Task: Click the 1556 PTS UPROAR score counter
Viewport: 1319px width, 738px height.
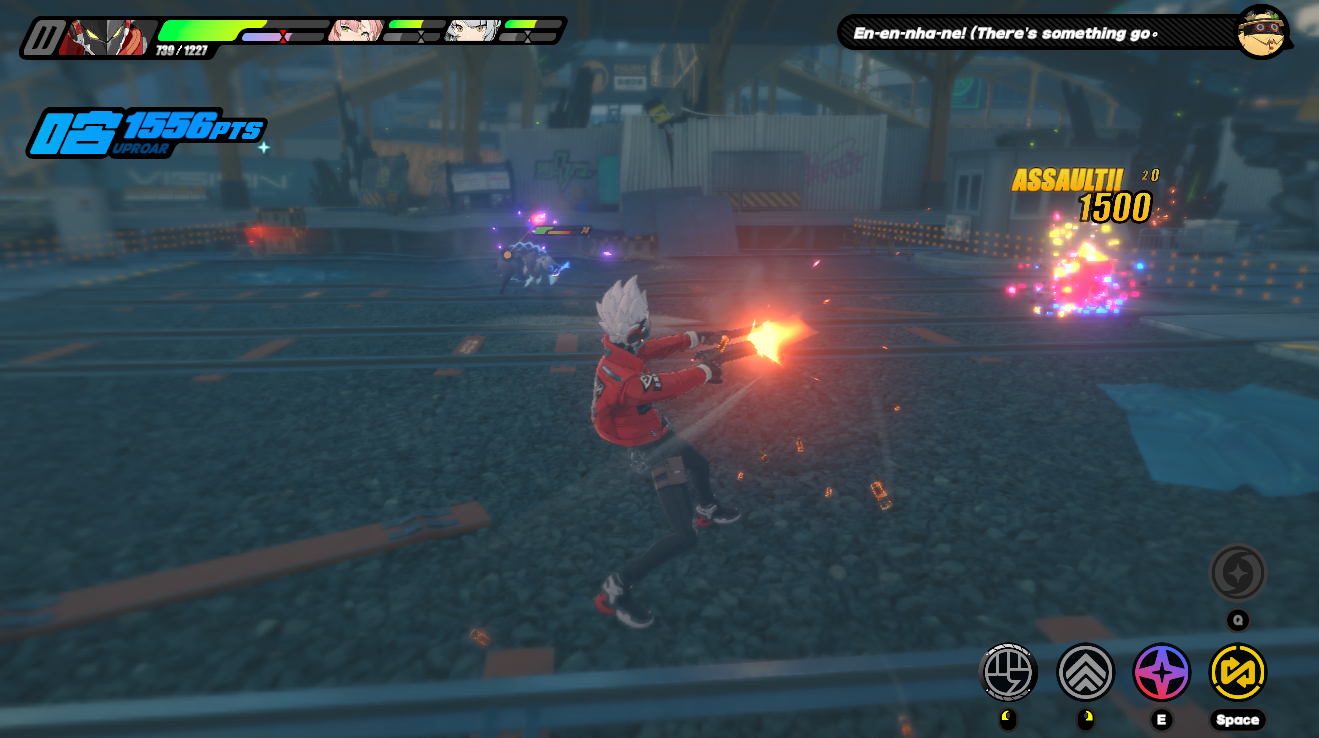Action: pyautogui.click(x=150, y=130)
